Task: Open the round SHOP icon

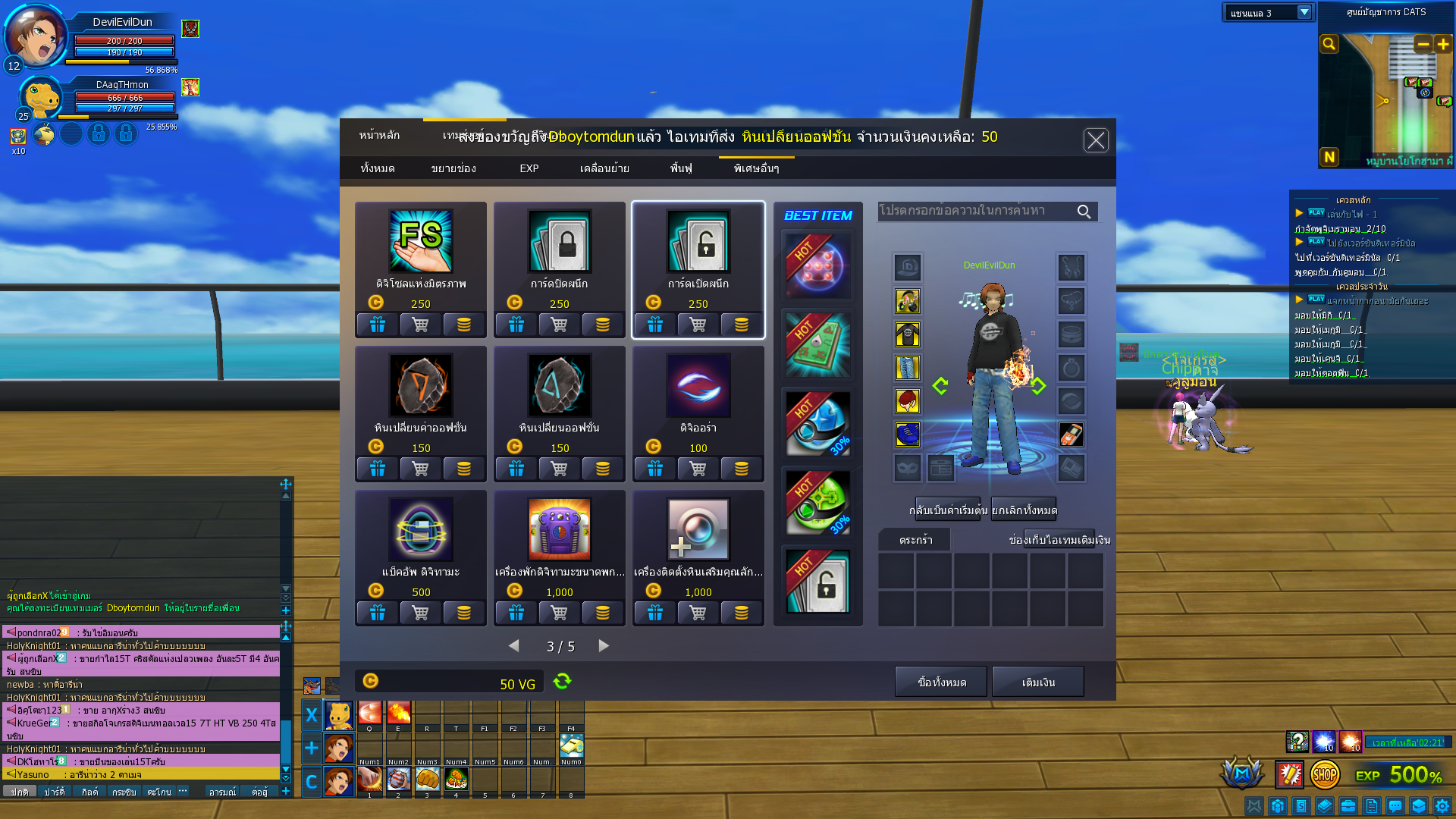Action: 1325,775
